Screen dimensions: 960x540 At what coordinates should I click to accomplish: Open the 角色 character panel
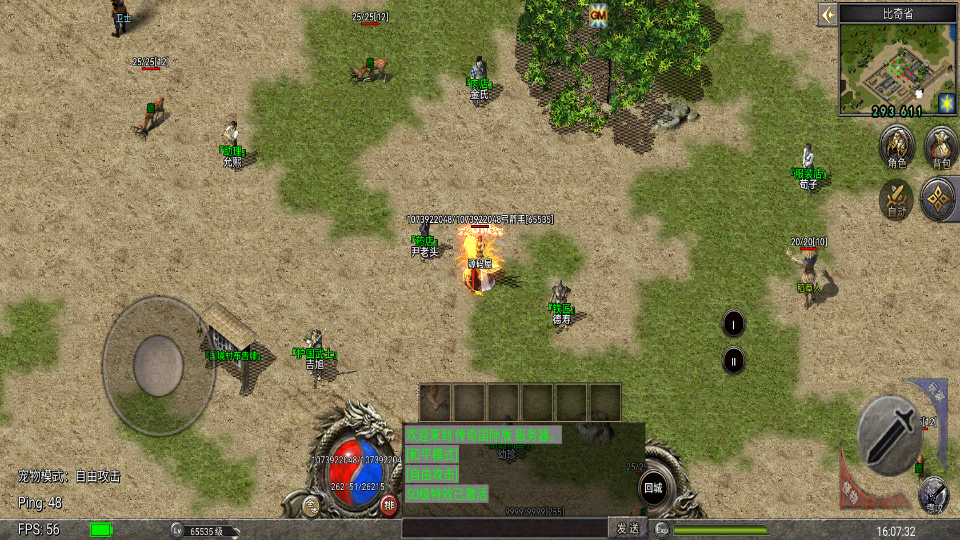tap(896, 147)
